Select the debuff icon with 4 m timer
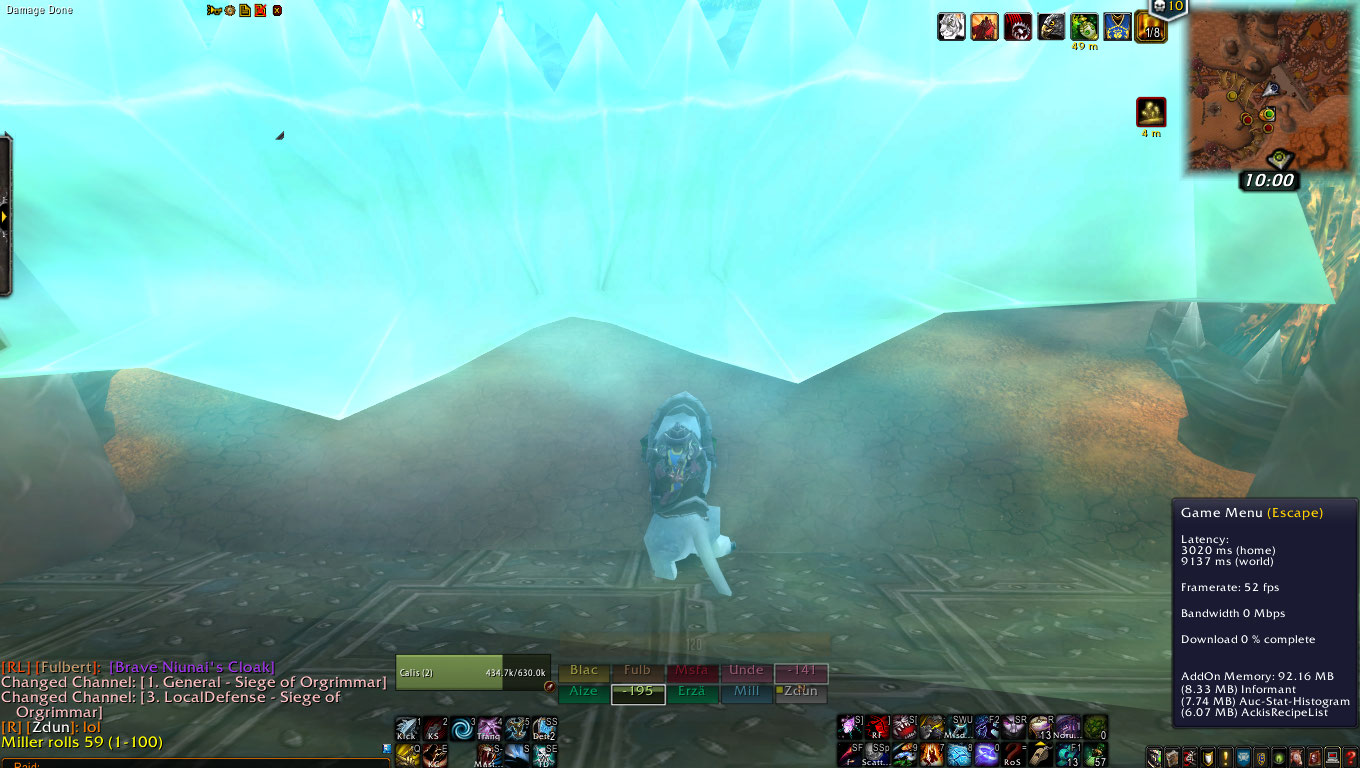1360x768 pixels. [1151, 112]
